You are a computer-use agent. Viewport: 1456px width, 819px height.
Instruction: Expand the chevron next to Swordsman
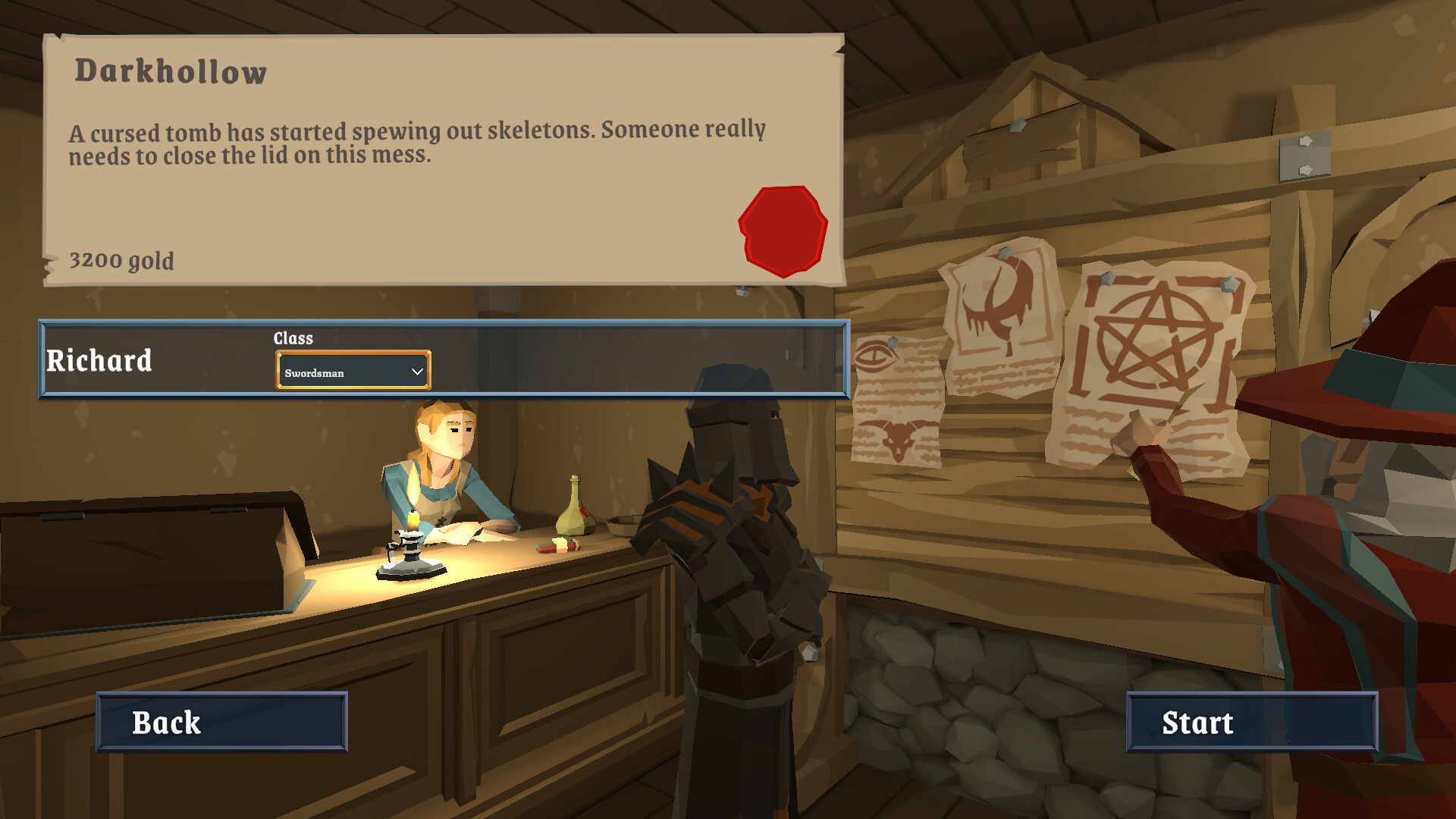pos(415,372)
